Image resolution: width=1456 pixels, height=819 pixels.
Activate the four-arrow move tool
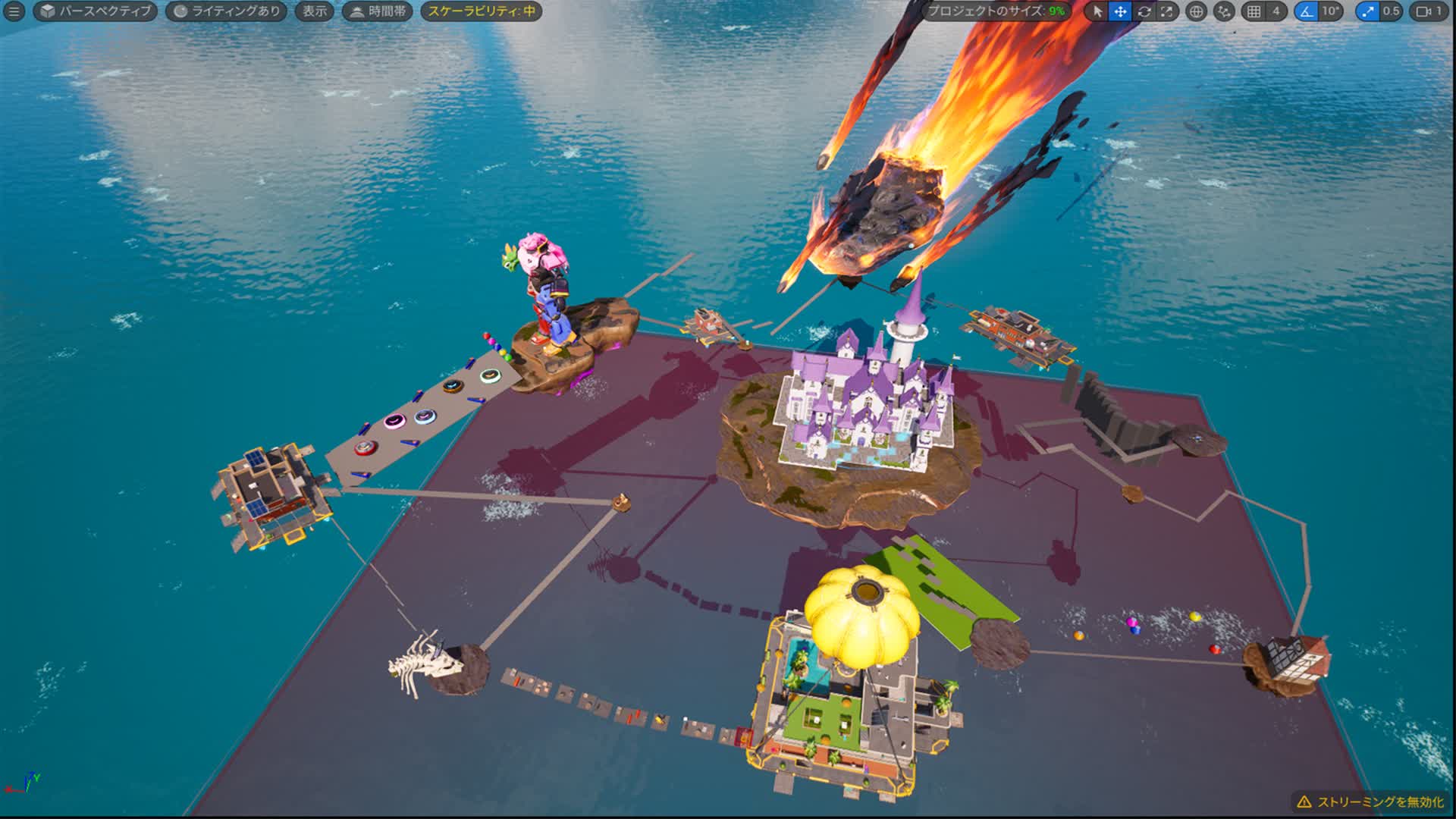coord(1120,11)
